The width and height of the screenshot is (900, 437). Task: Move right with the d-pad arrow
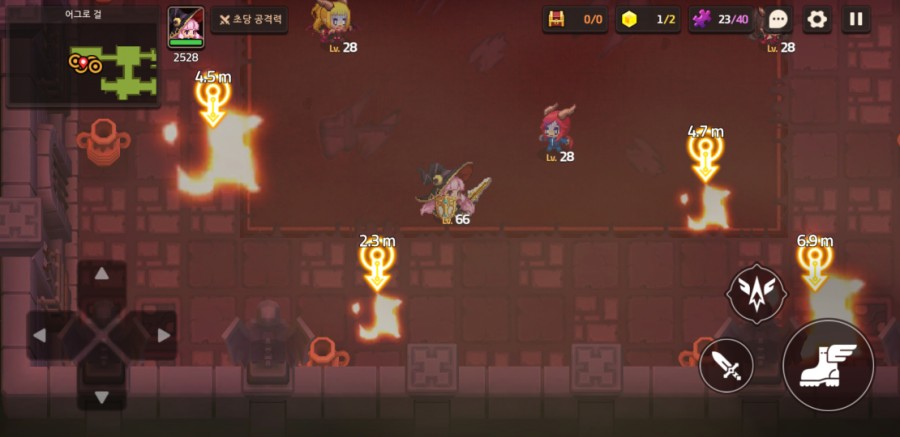[x=162, y=335]
